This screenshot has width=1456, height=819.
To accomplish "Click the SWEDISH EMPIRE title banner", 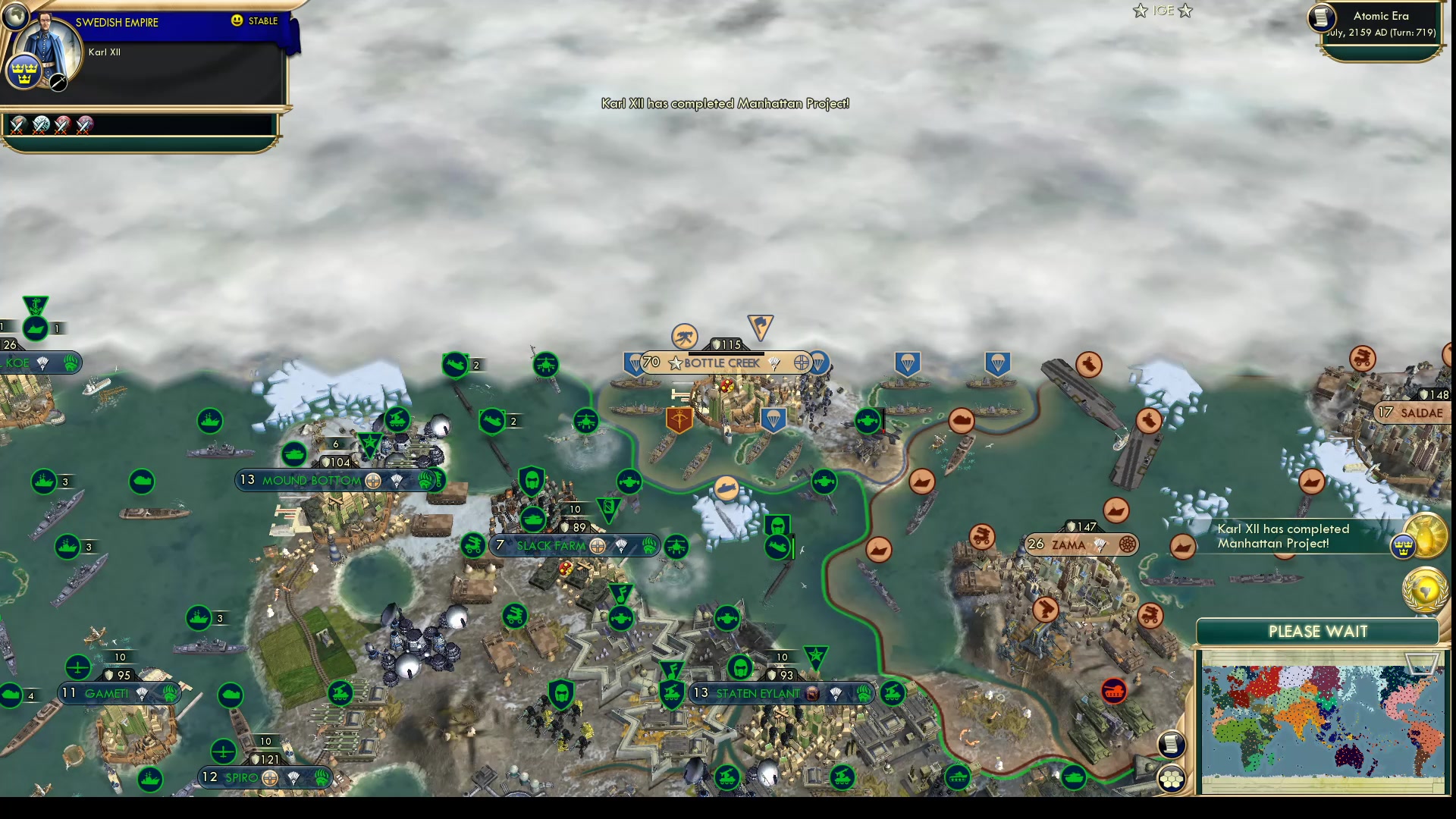I will coord(116,23).
